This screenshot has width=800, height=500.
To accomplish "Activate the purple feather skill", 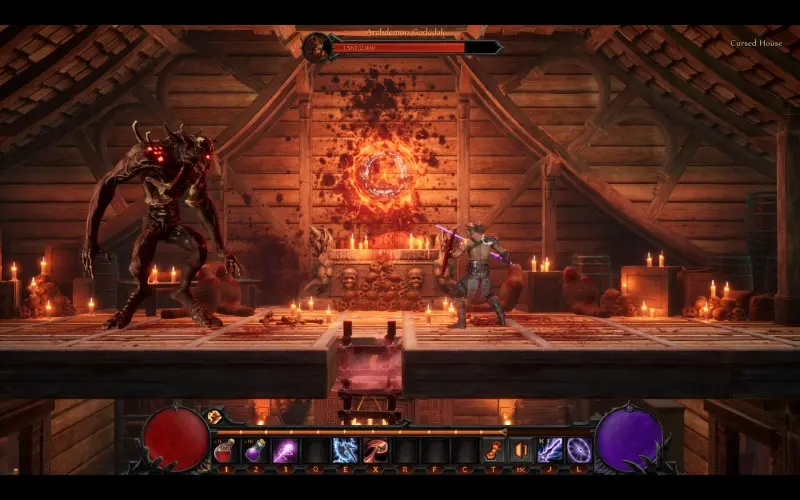I will (x=285, y=450).
